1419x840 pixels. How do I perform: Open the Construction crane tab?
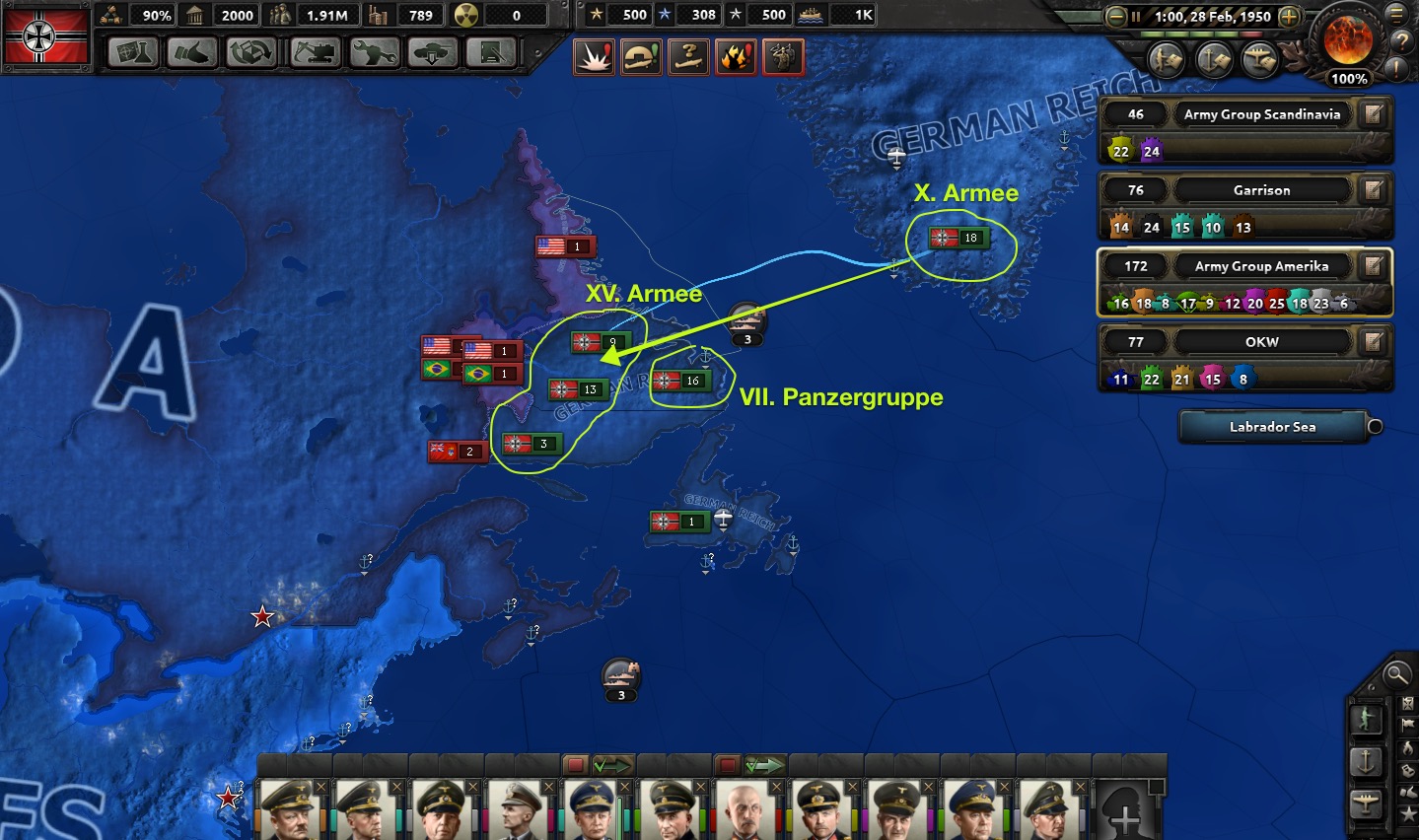tap(250, 52)
